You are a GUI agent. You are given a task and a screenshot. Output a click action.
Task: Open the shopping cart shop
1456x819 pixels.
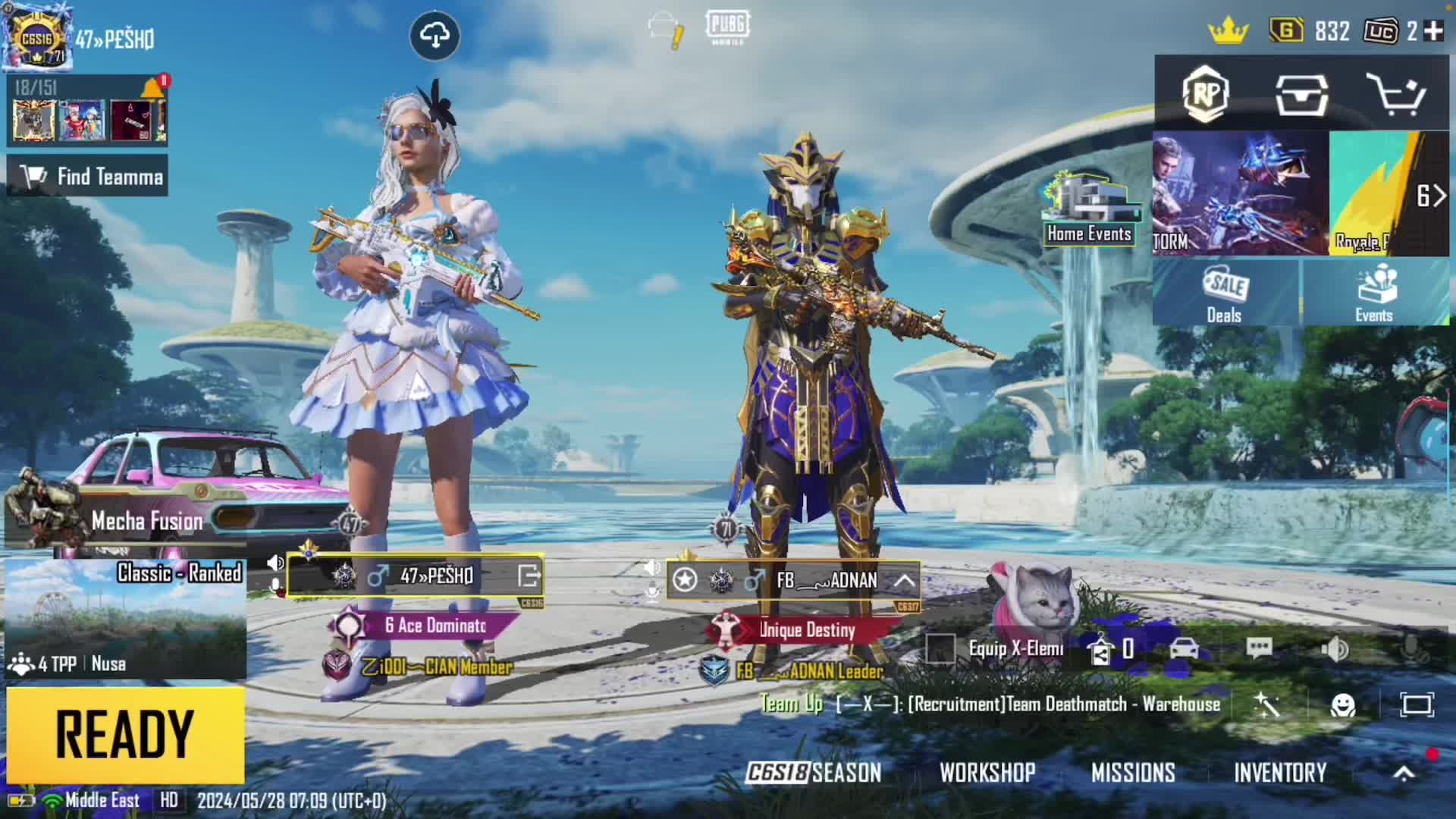pos(1395,94)
